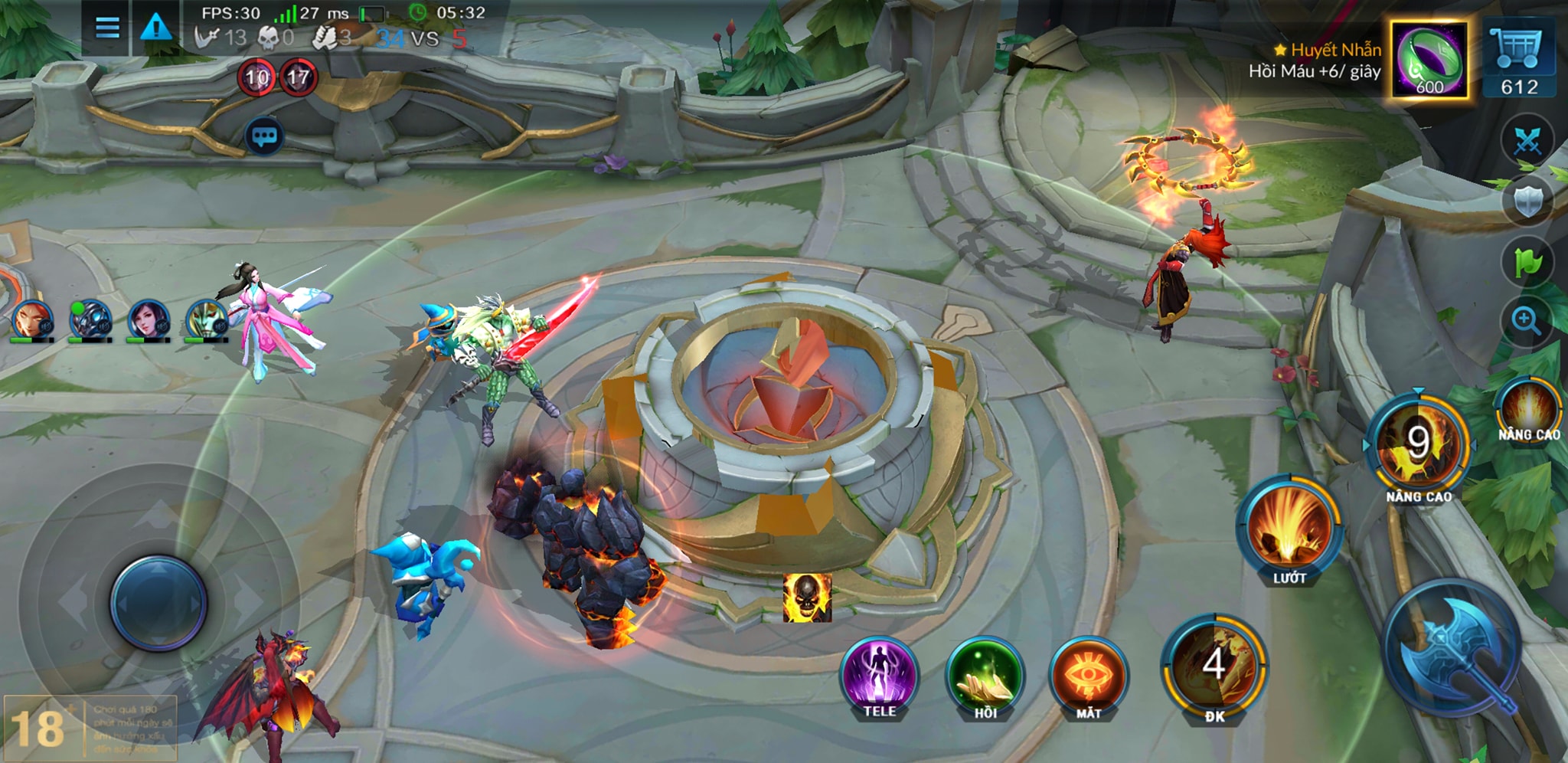The height and width of the screenshot is (763, 1568).
Task: Buy the recommended Huyết Nhẫn ring item
Action: pyautogui.click(x=1429, y=60)
